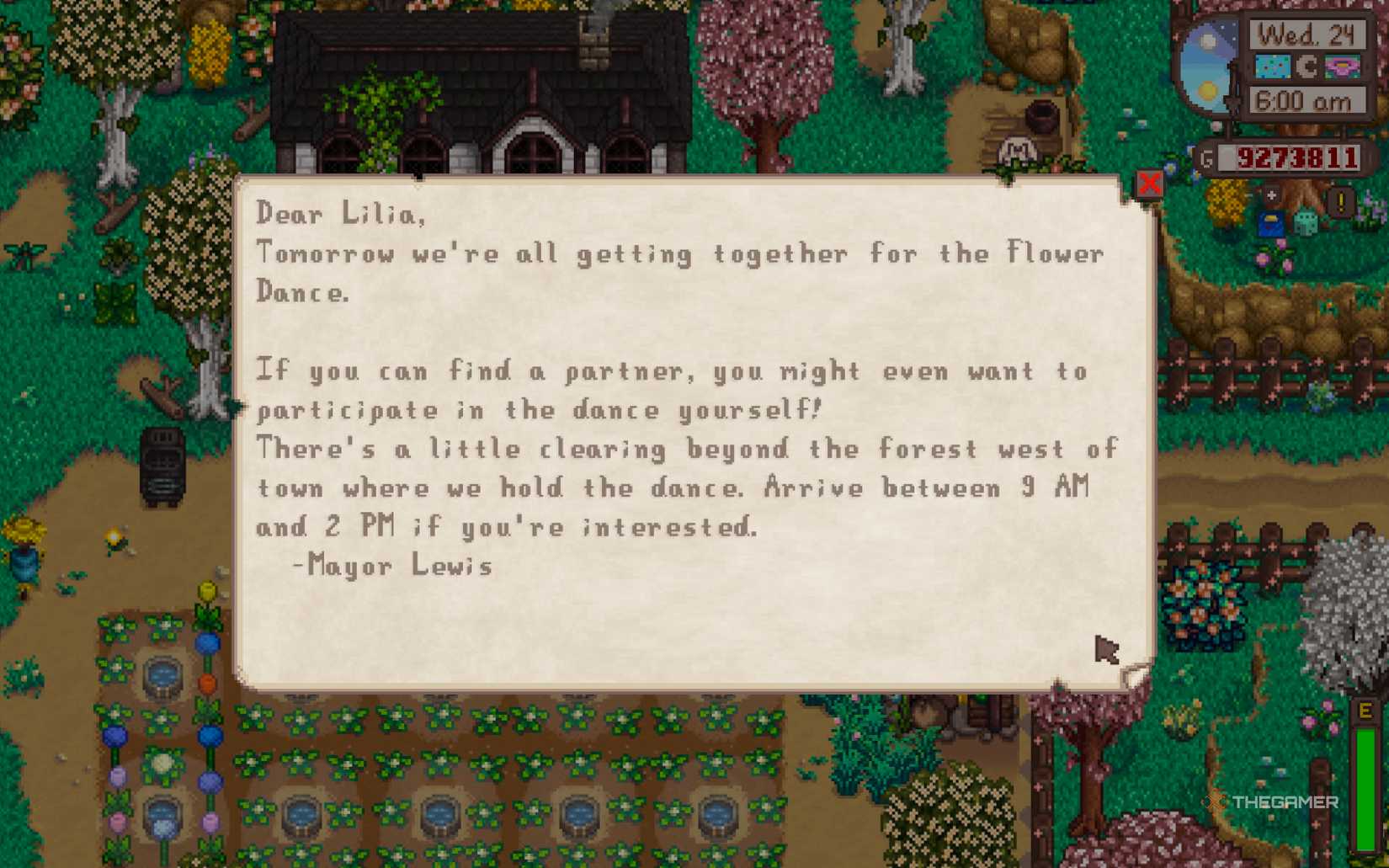The width and height of the screenshot is (1389, 868).
Task: Click the yellow E energy label
Action: (1365, 711)
